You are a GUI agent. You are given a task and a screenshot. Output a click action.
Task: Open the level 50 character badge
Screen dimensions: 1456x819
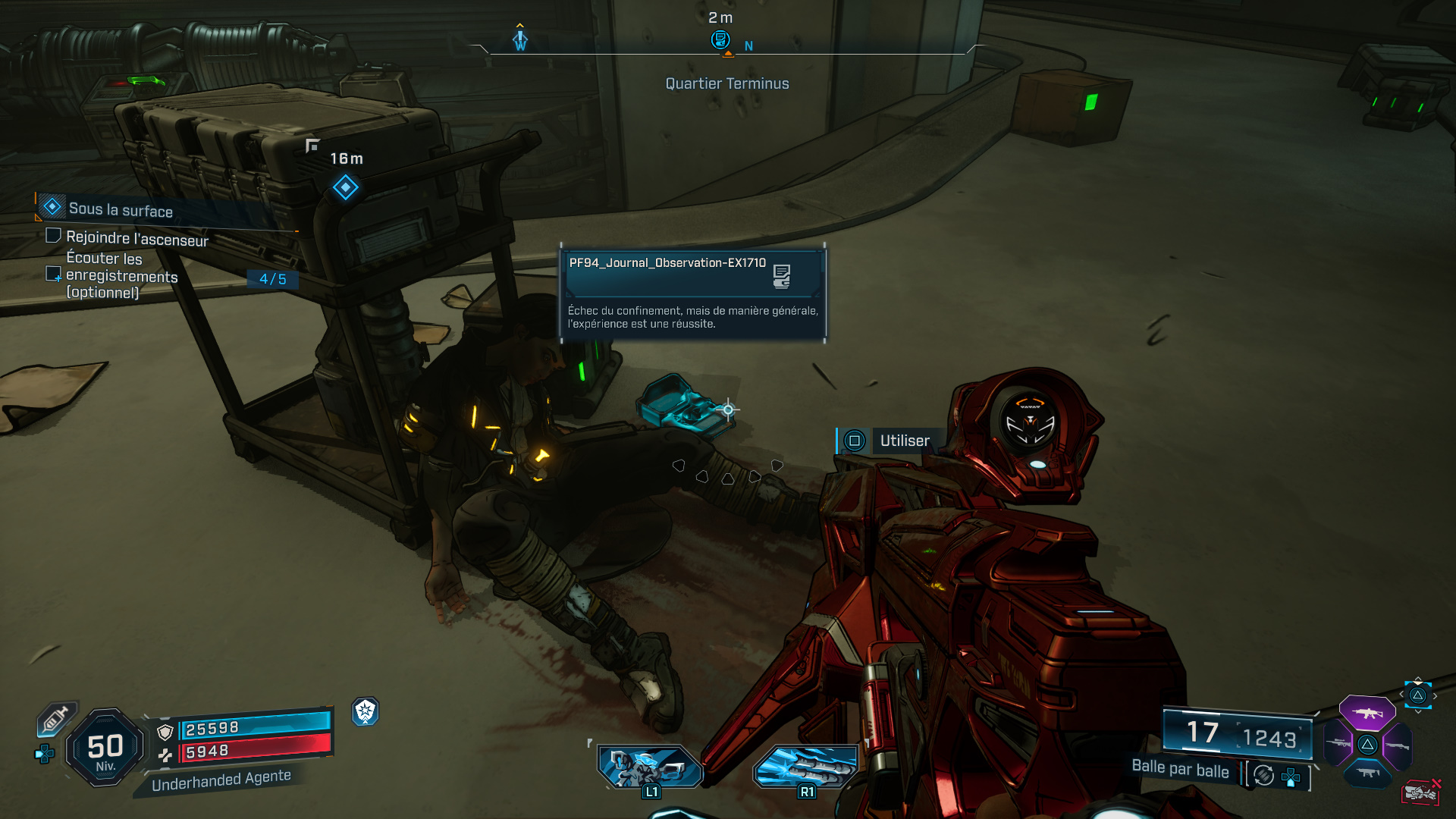click(105, 748)
